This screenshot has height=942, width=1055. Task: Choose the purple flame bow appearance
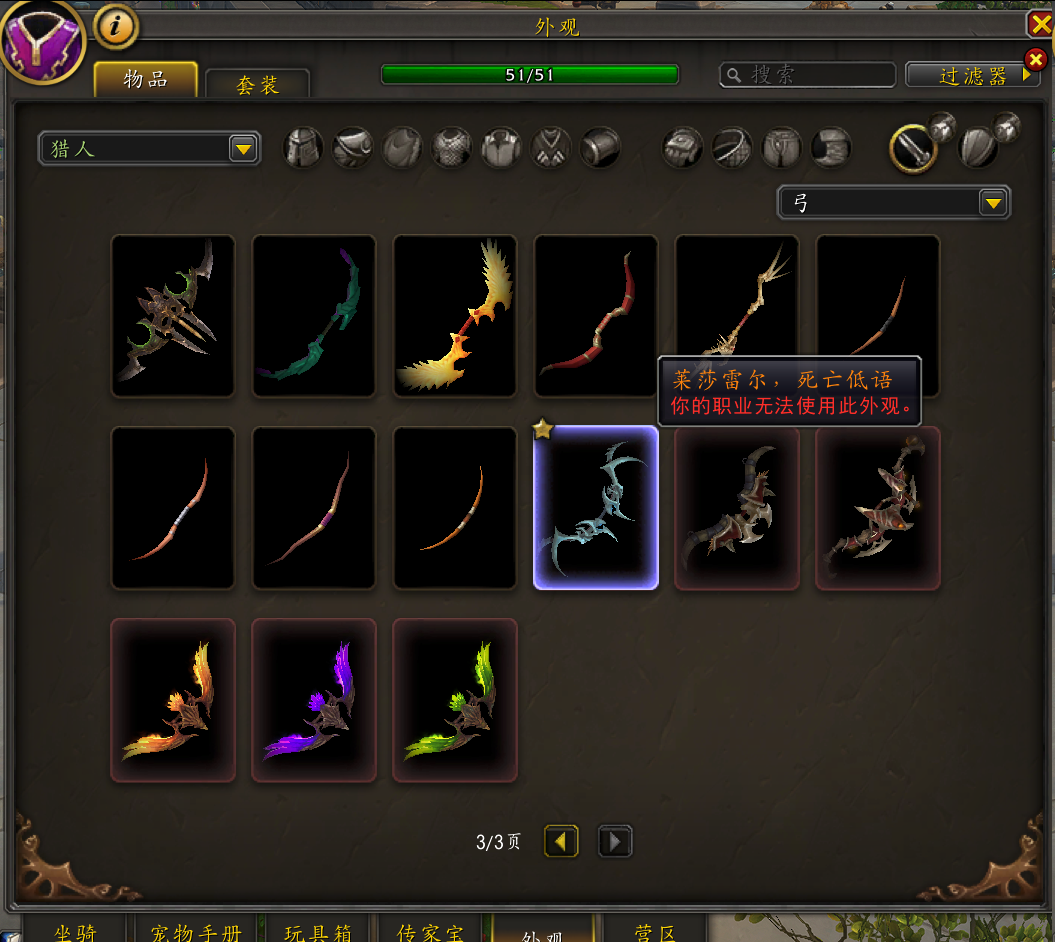314,700
